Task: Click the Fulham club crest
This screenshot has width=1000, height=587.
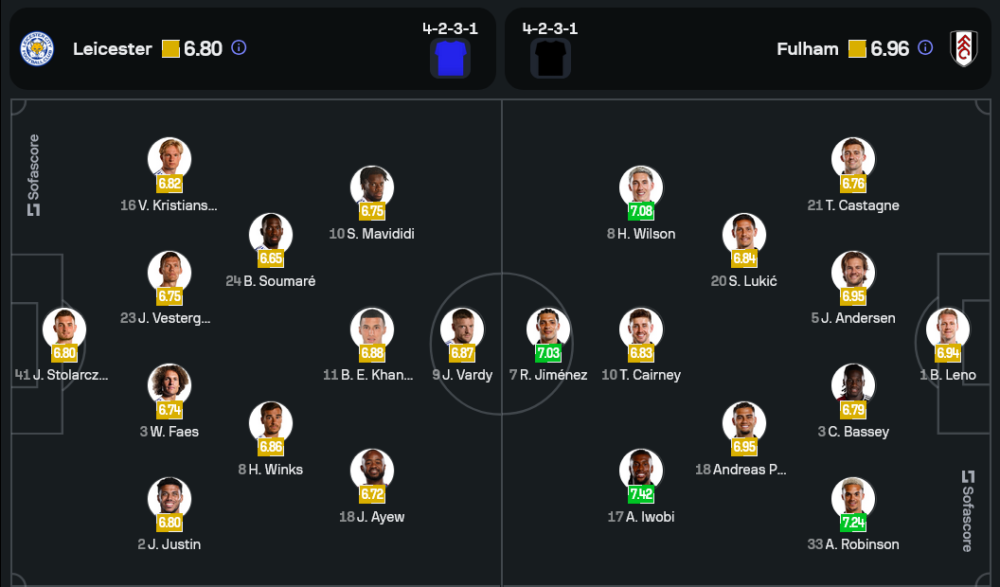Action: point(963,48)
